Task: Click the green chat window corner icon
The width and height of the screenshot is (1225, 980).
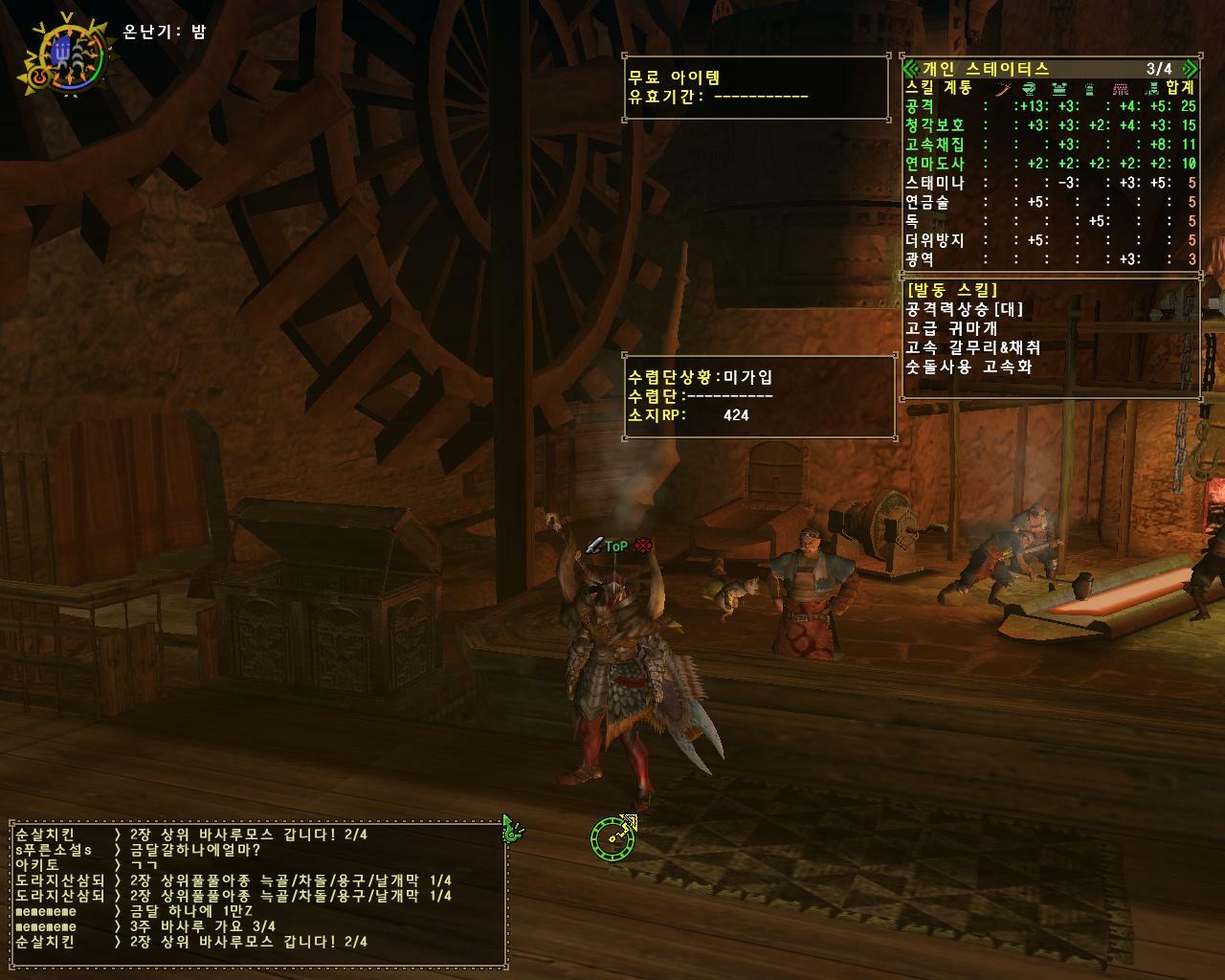Action: 512,829
